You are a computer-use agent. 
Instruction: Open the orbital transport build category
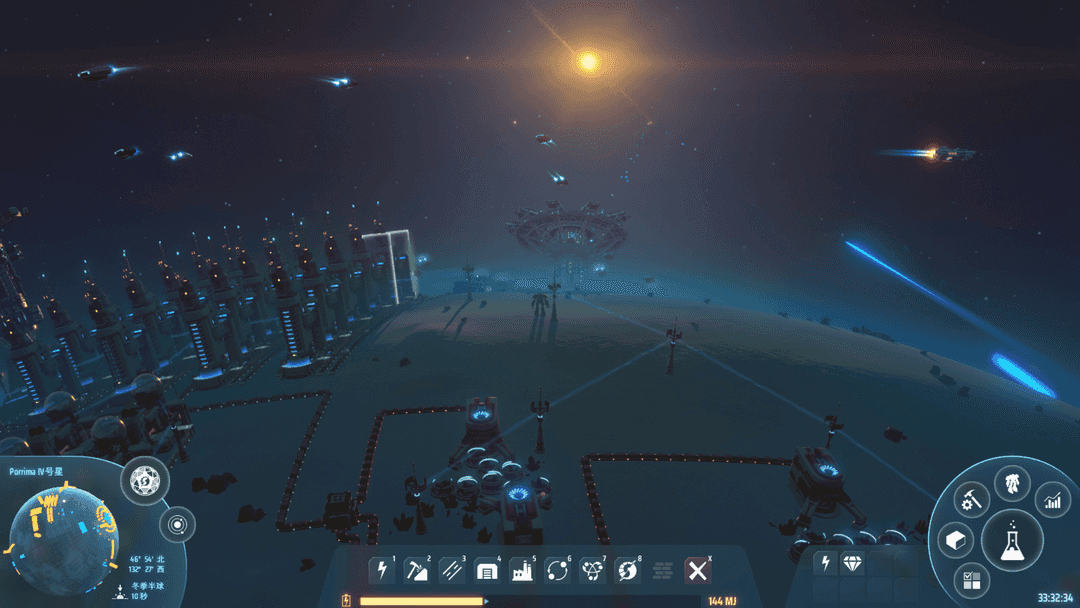(x=557, y=571)
